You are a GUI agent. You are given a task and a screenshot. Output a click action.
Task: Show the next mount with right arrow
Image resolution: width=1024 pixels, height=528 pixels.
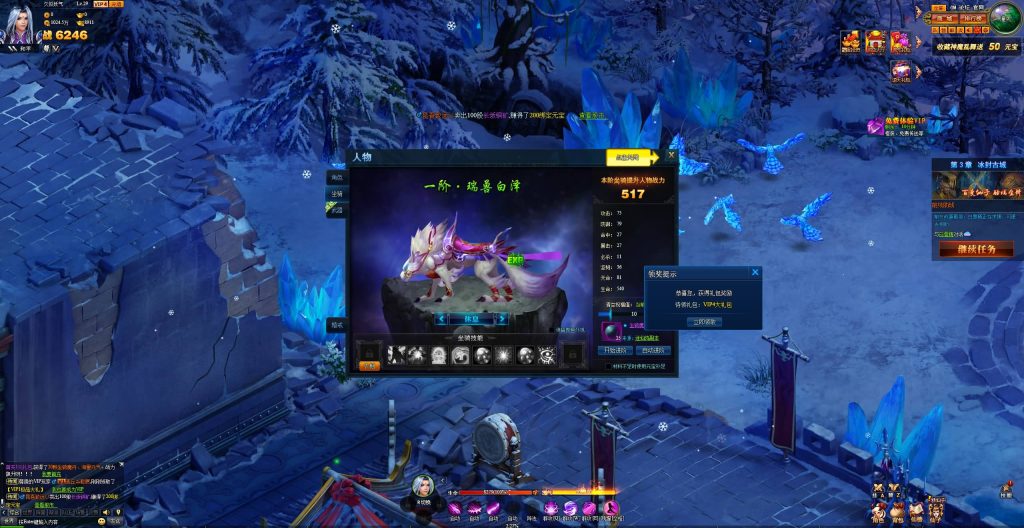point(502,318)
